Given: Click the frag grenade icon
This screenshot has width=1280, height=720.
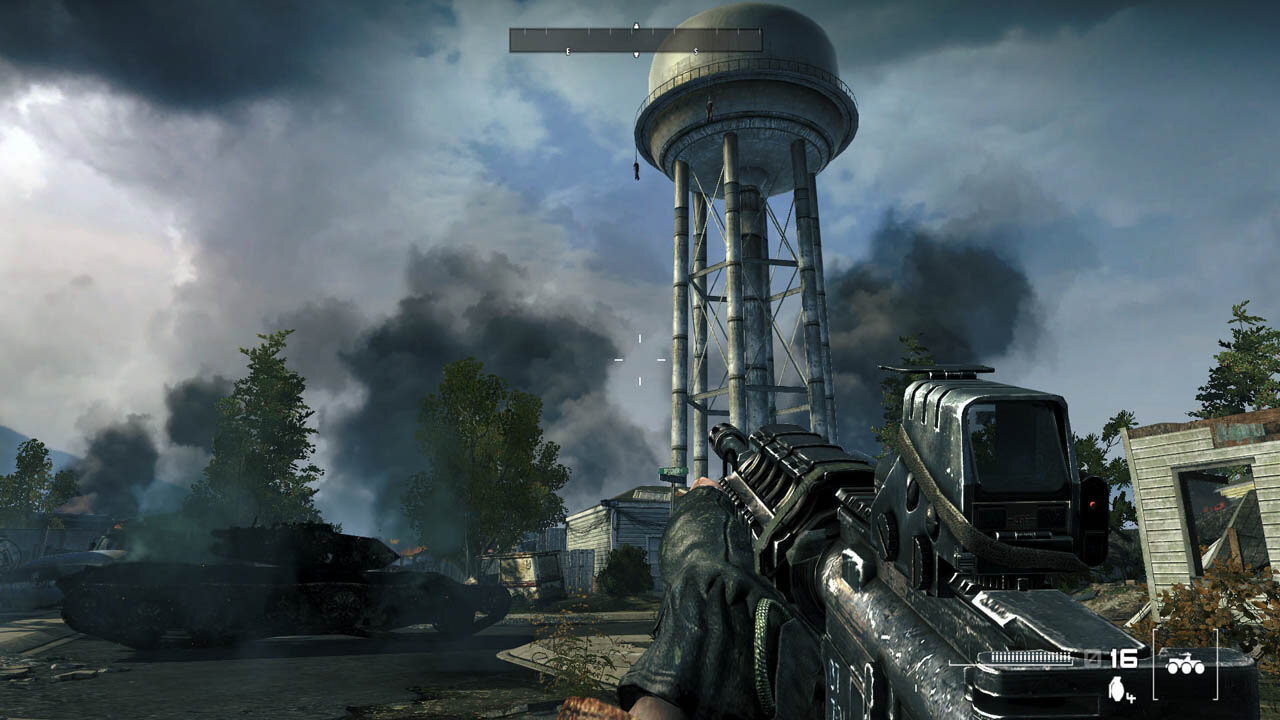Looking at the screenshot, I should coord(1117,687).
